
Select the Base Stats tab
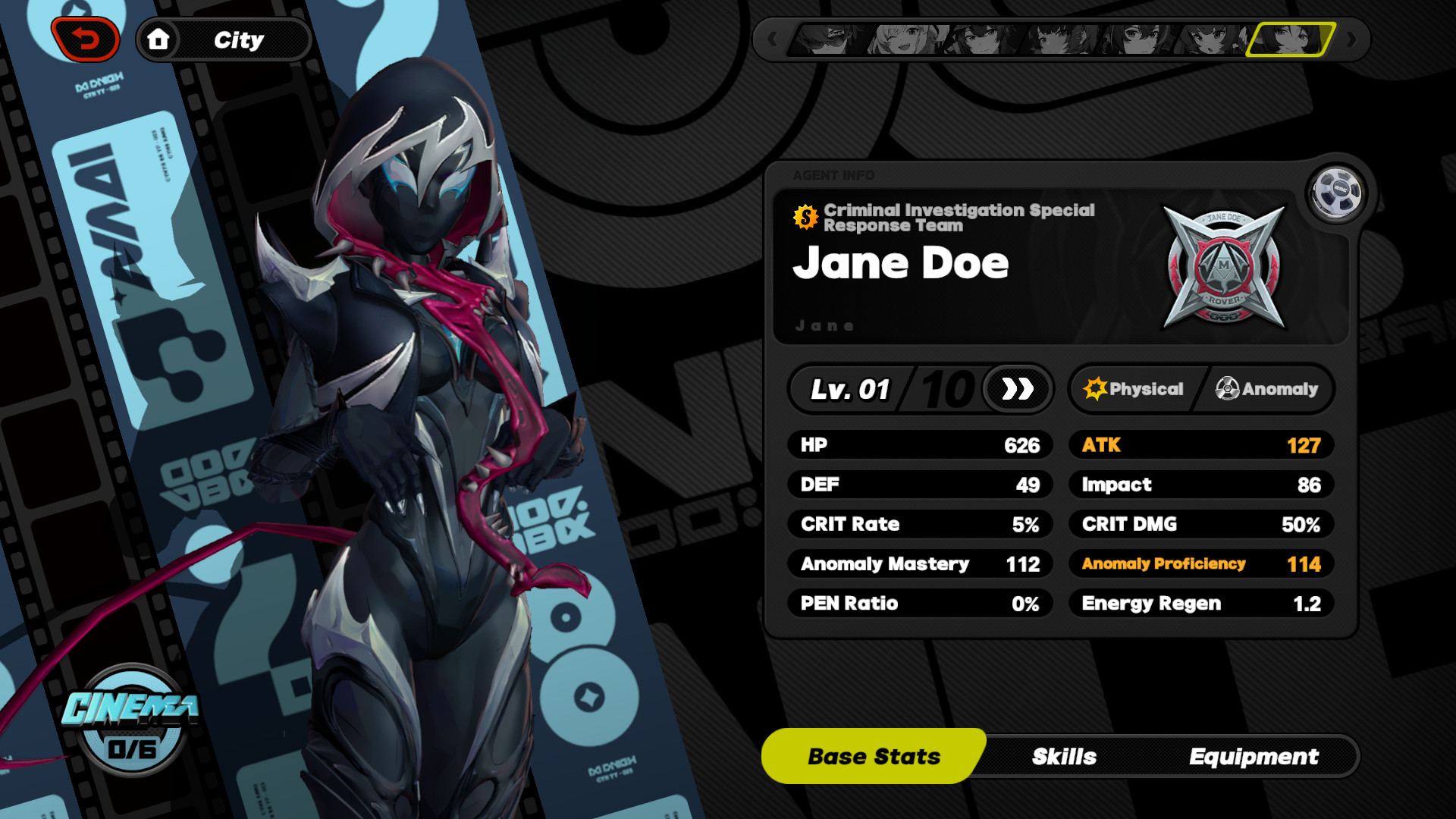pos(874,756)
